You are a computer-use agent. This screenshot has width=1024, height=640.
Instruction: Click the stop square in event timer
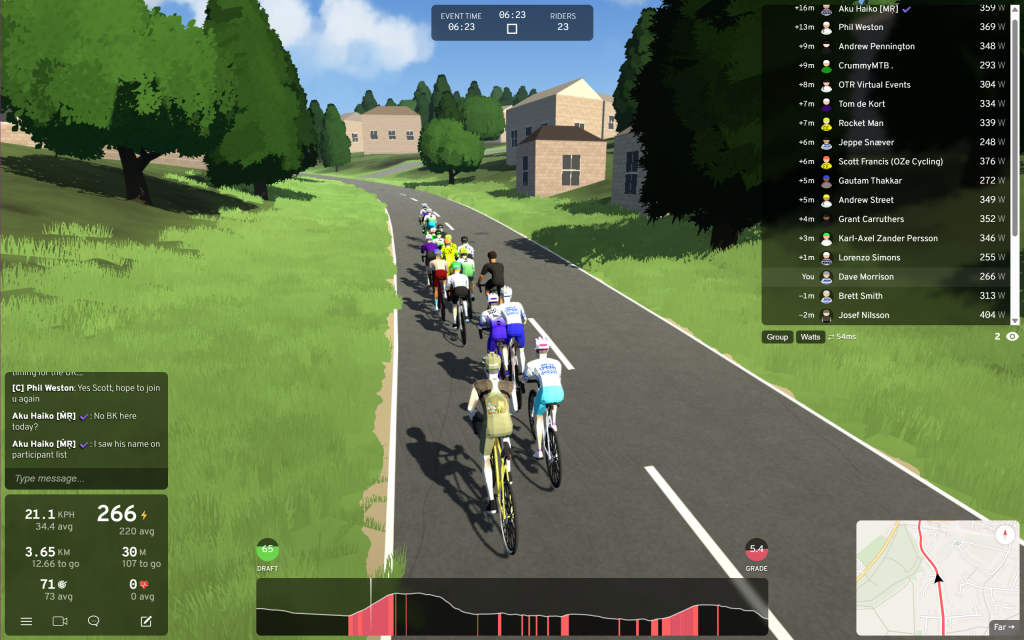pos(512,29)
